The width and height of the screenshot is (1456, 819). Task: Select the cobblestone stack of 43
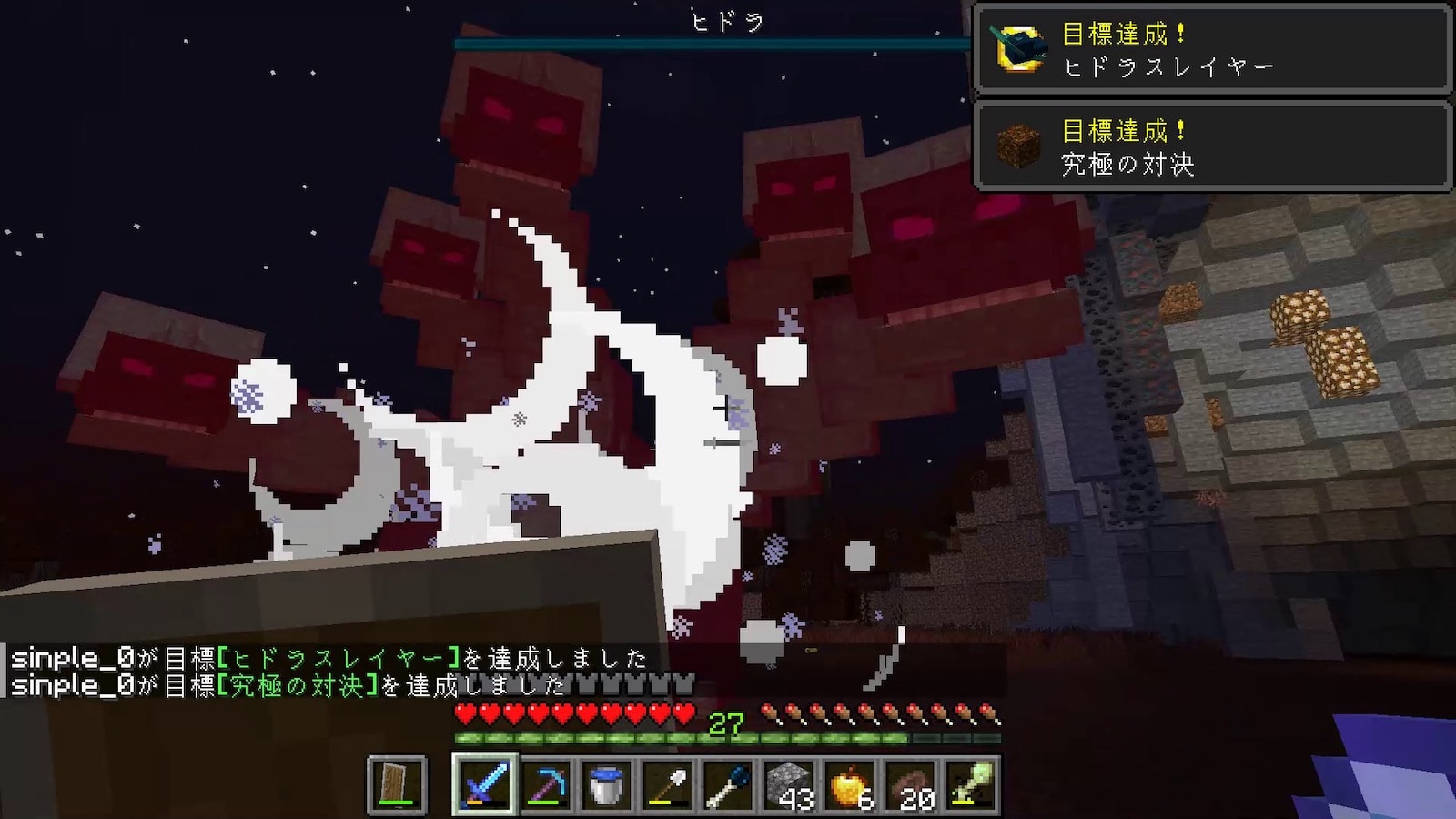[789, 784]
